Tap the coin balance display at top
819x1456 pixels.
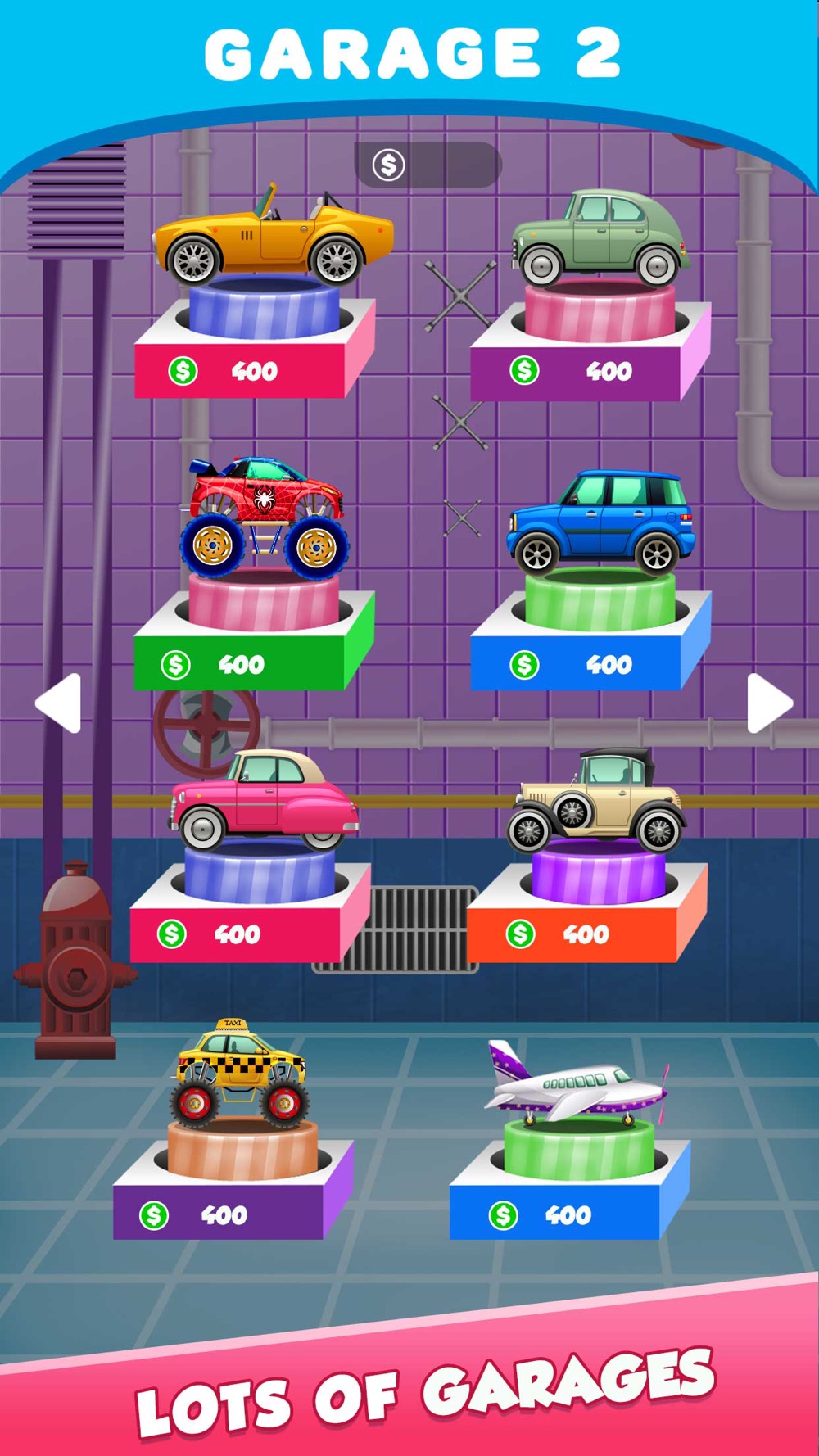point(427,165)
